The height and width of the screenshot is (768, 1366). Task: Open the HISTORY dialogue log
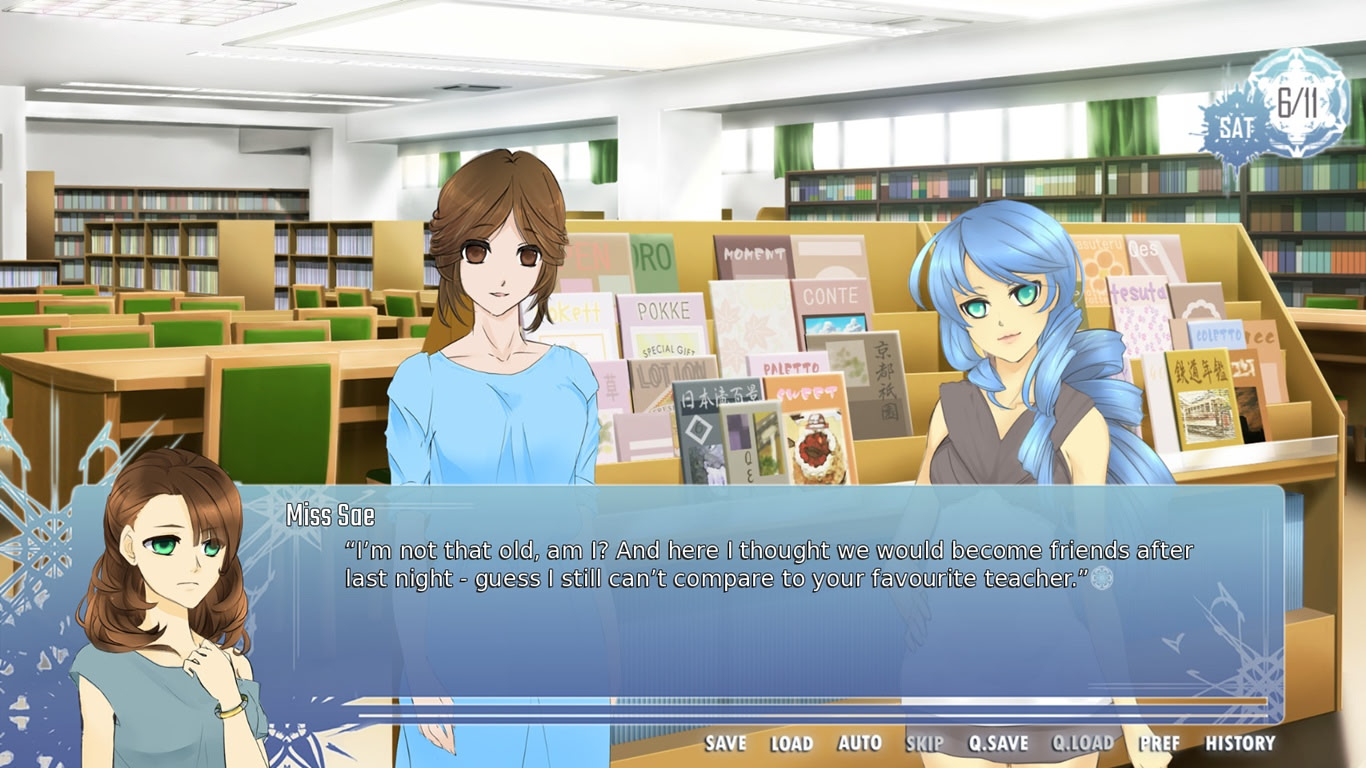[1239, 744]
